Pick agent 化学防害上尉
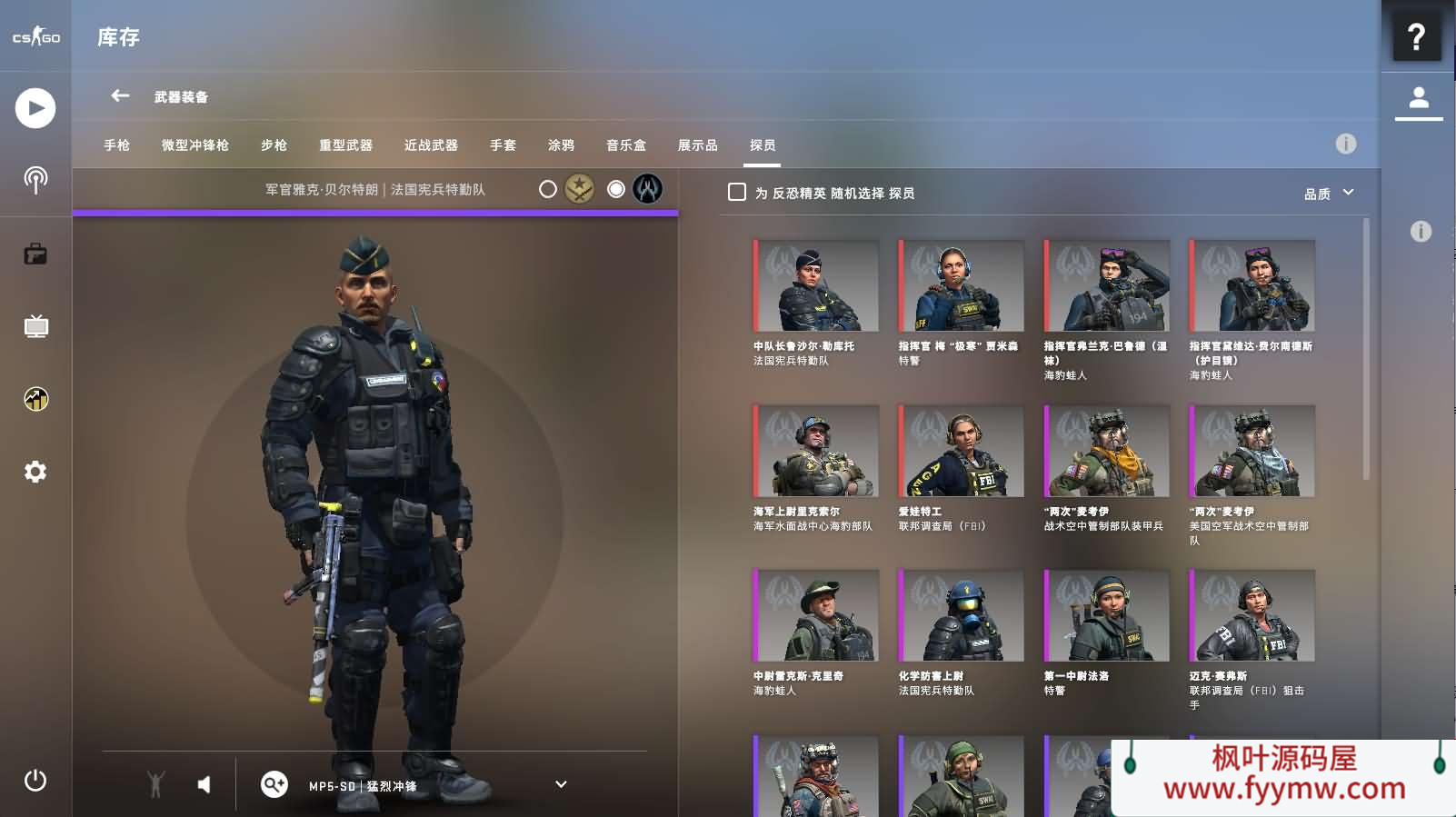Viewport: 1456px width, 817px height. (962, 615)
